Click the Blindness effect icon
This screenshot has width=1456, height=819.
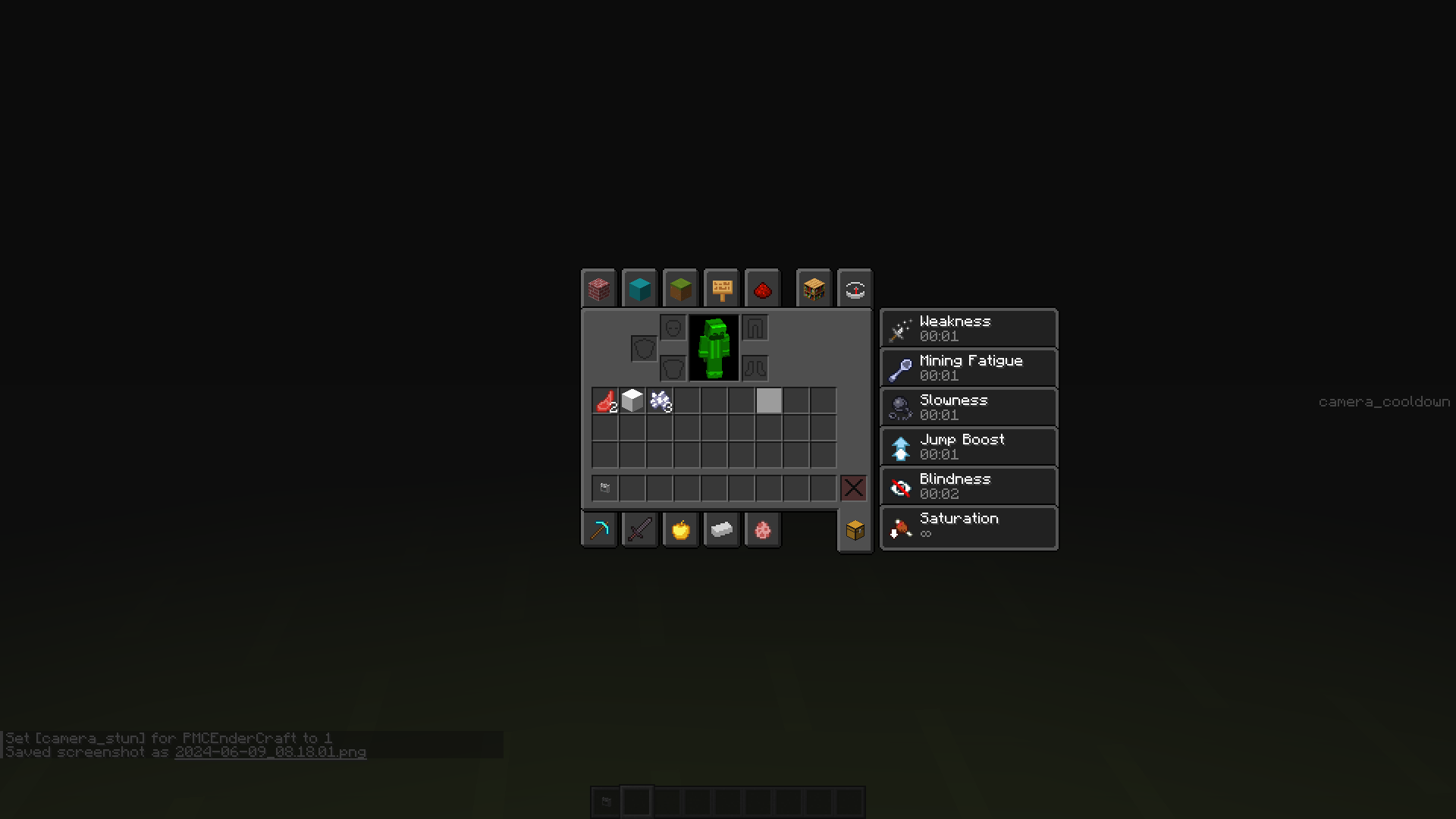tap(900, 486)
